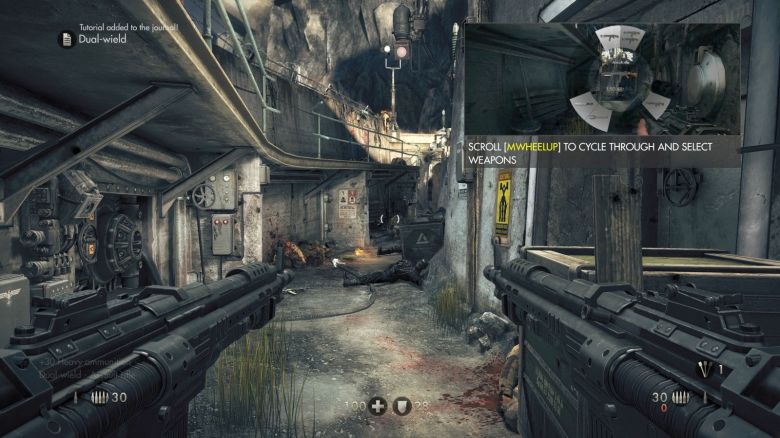The image size is (780, 438).
Task: Select the health cross icon
Action: (x=377, y=406)
